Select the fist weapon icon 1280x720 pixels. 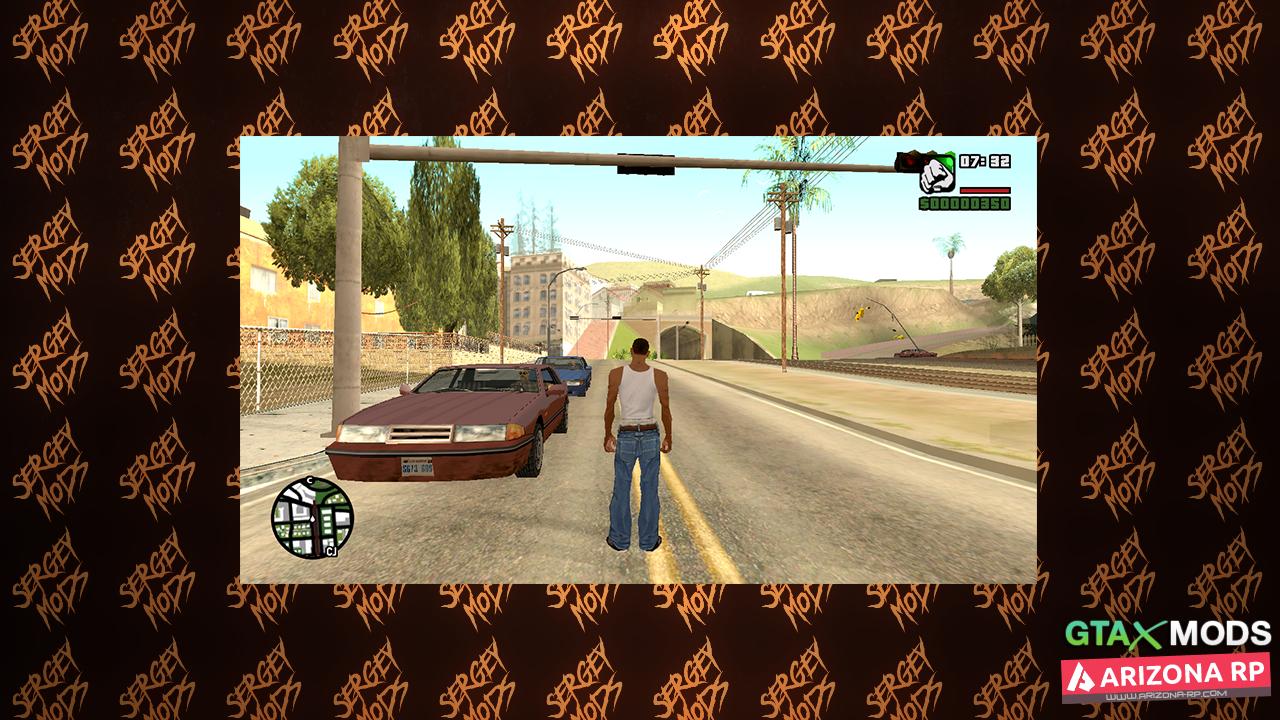tap(936, 174)
